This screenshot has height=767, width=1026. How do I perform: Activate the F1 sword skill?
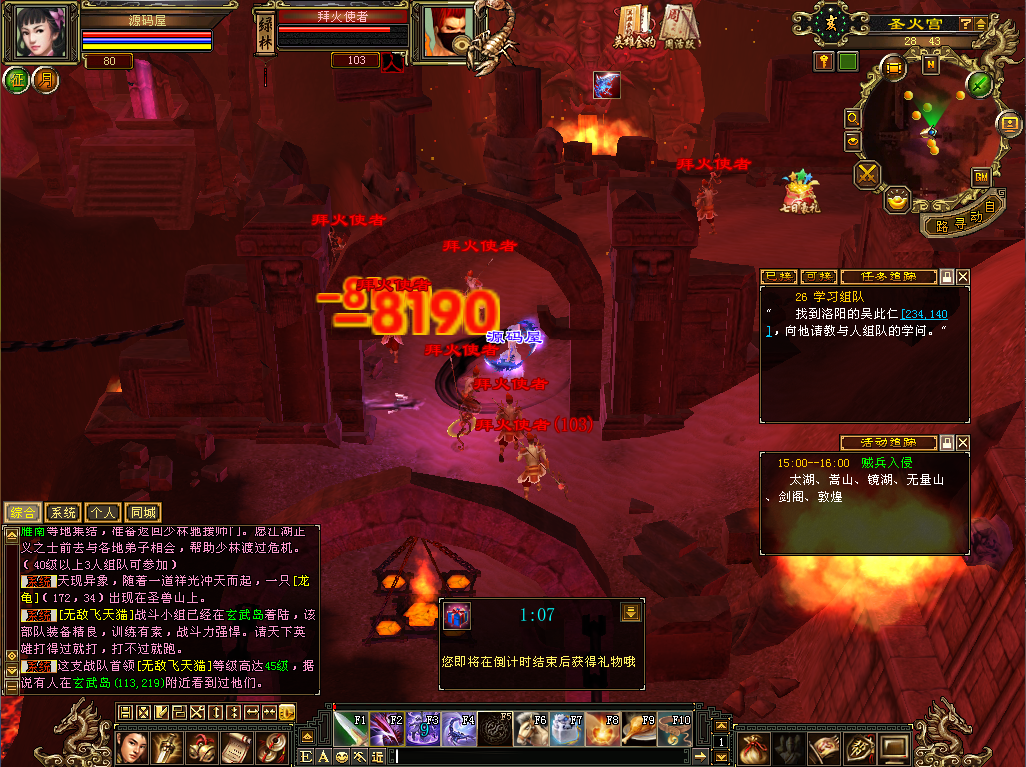pyautogui.click(x=350, y=729)
